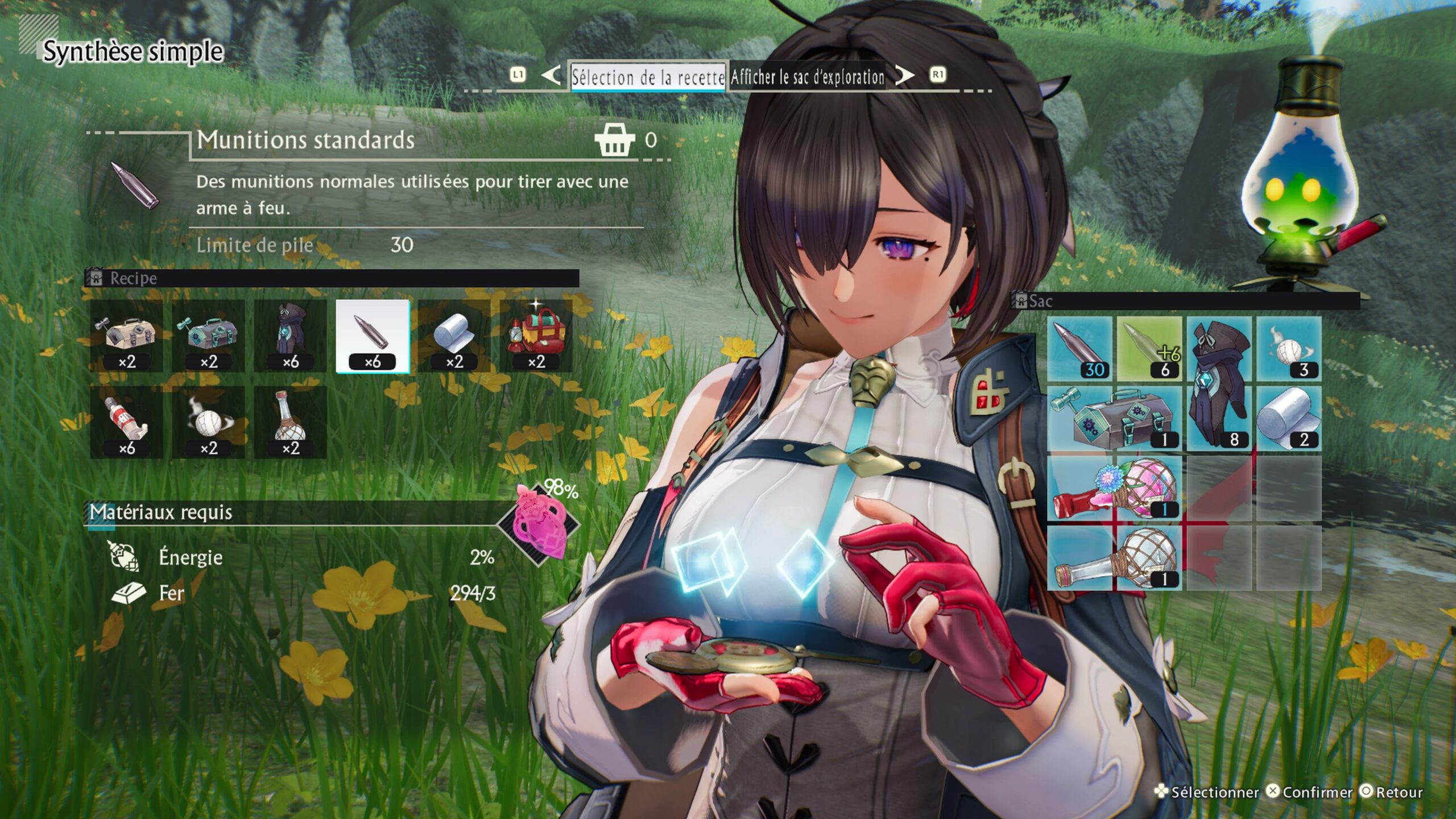The height and width of the screenshot is (819, 1456).
Task: Select the beige toolbox recipe
Action: 126,336
